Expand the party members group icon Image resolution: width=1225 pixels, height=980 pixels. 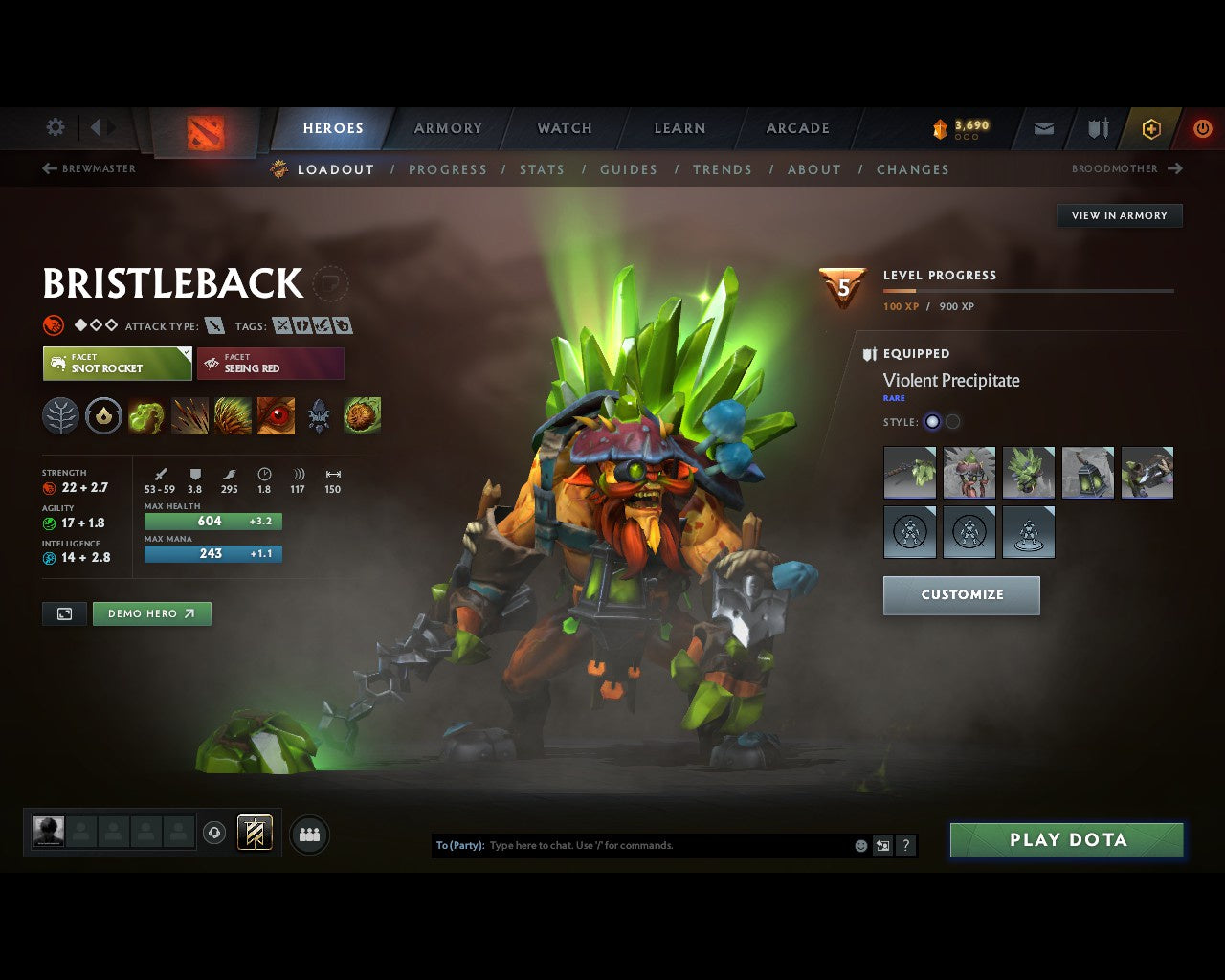coord(308,834)
